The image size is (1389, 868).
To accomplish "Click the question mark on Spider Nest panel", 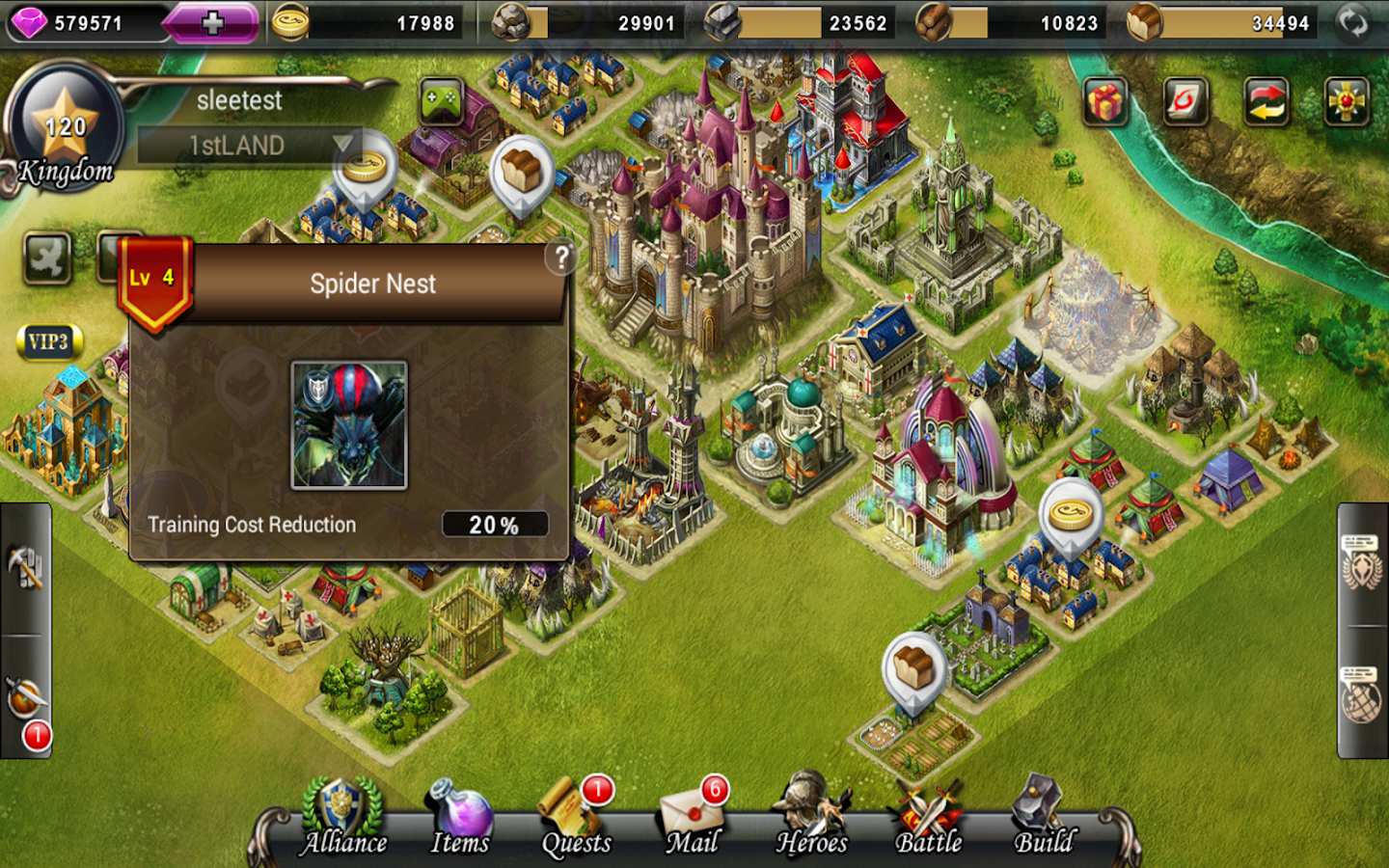I will pyautogui.click(x=562, y=257).
